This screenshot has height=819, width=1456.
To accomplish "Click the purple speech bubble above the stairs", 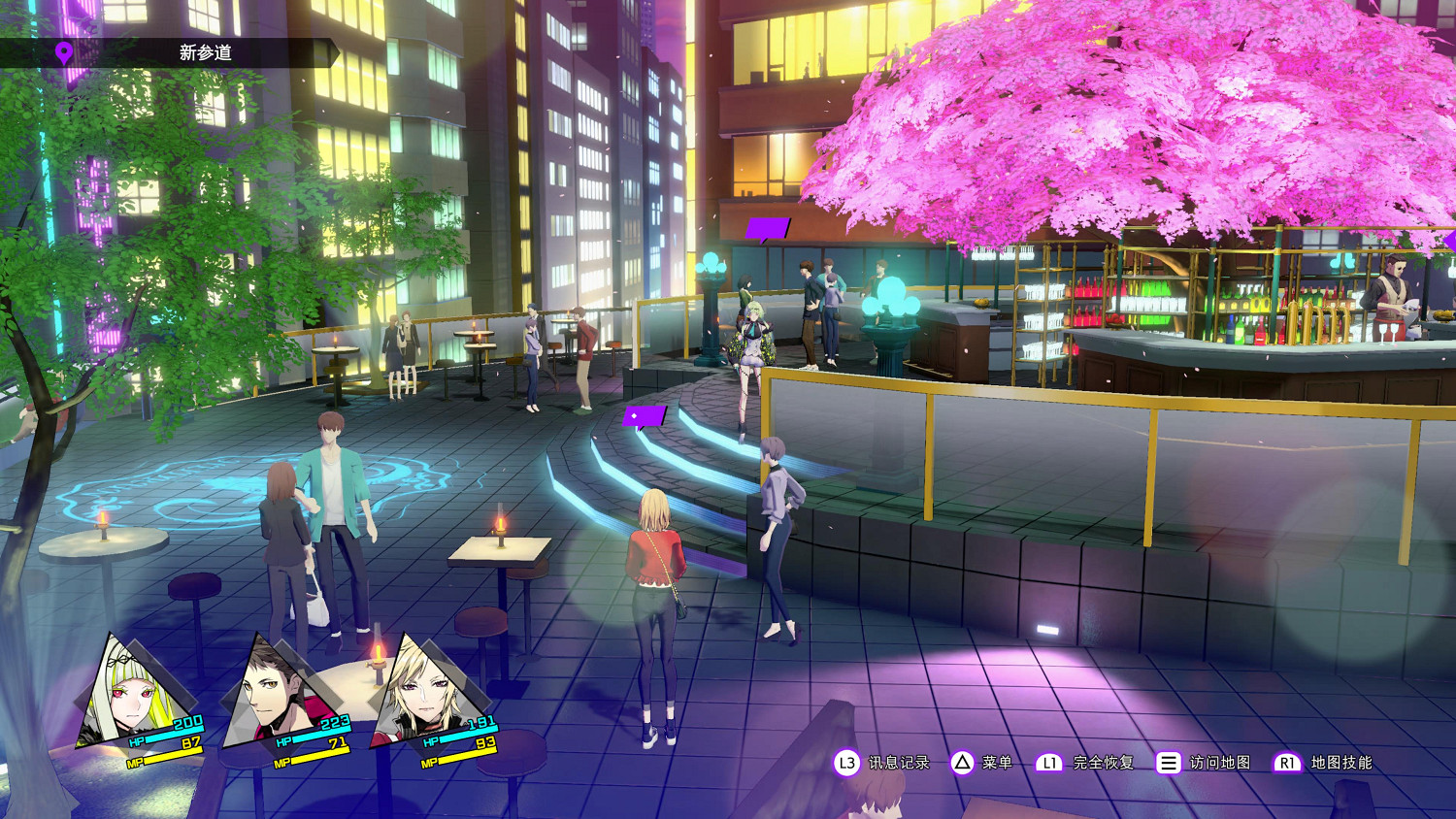I will (x=645, y=417).
